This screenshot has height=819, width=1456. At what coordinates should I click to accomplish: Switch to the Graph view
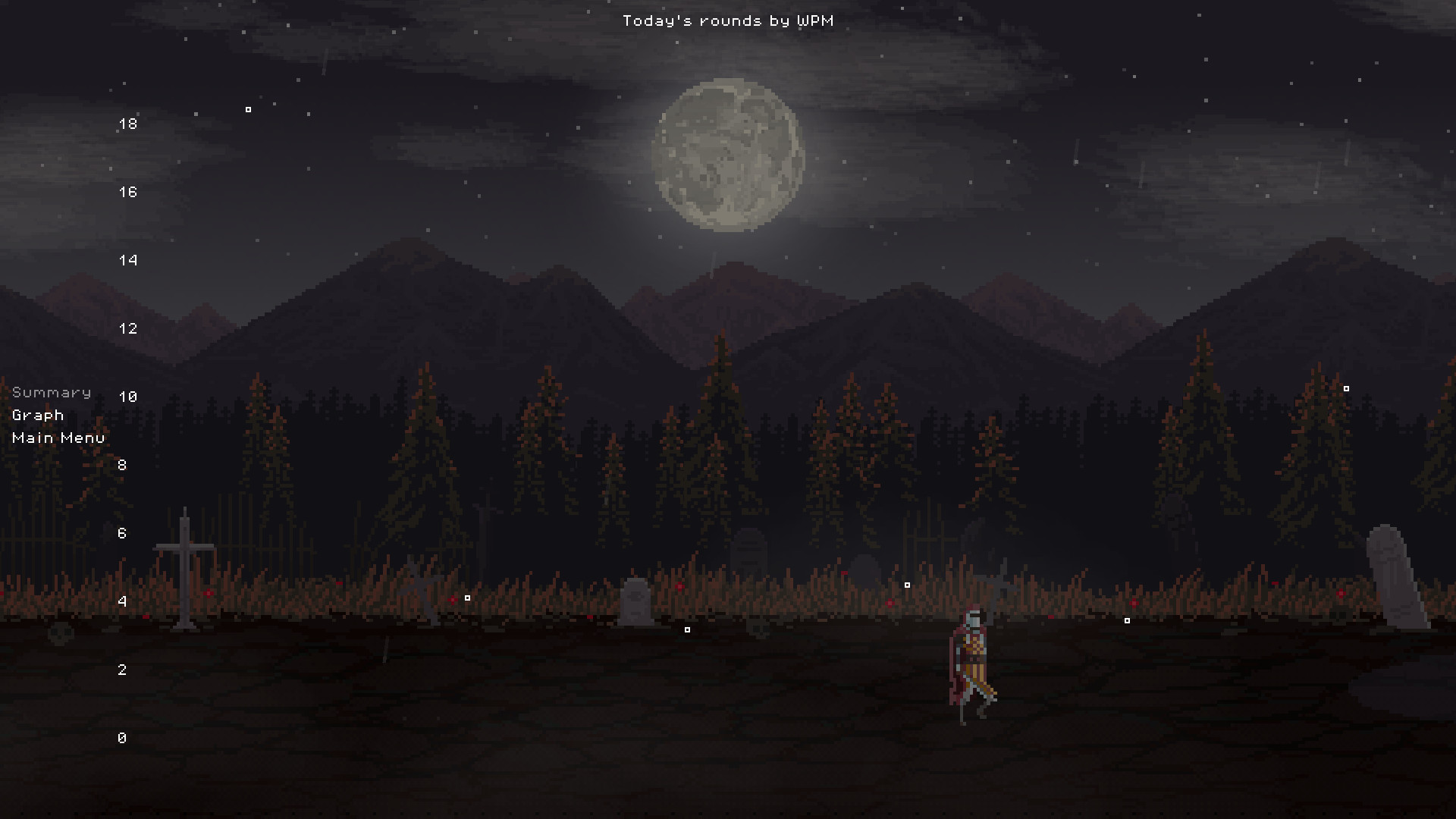tap(37, 415)
